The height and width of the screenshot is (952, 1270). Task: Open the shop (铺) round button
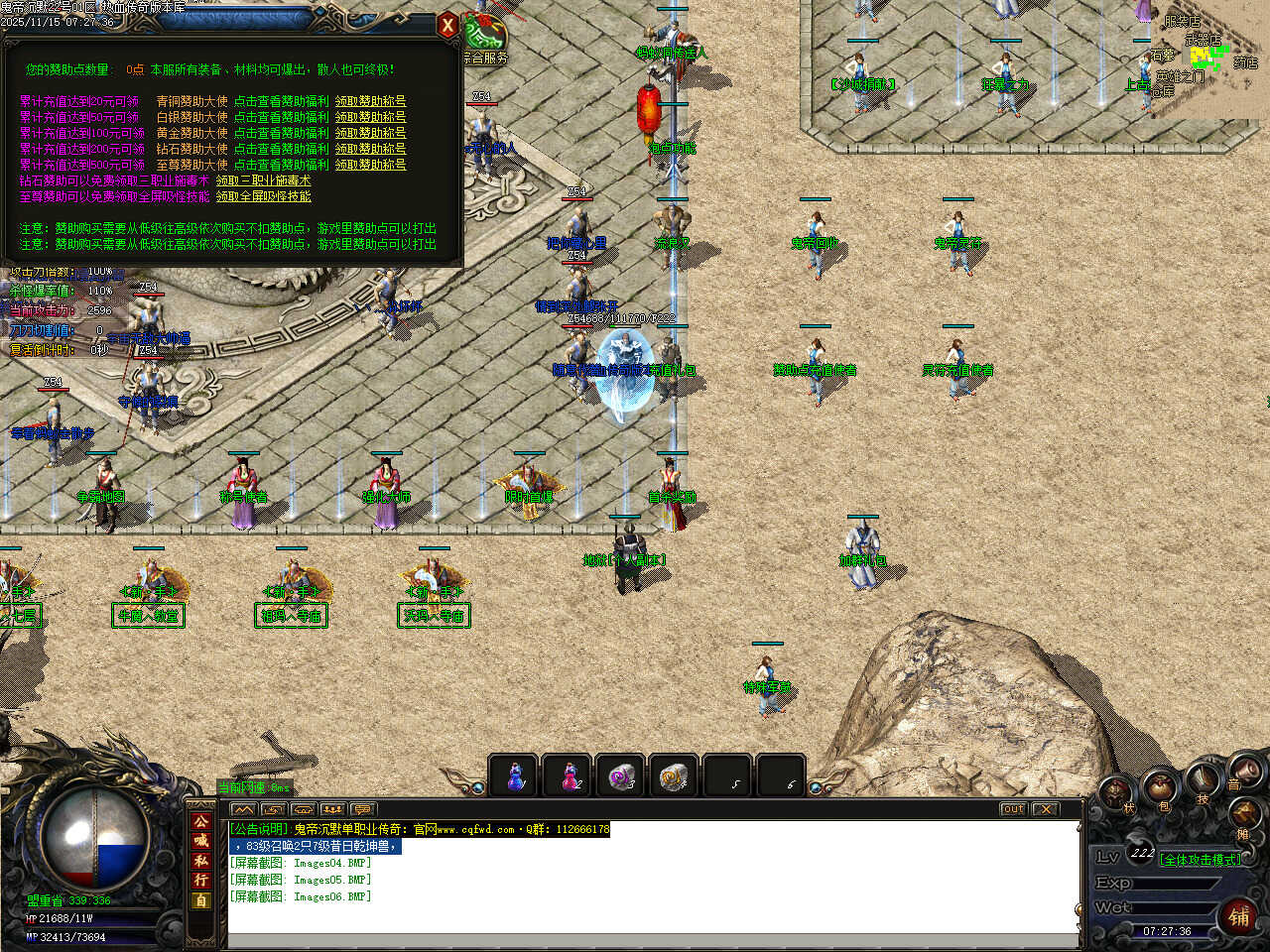click(1240, 916)
